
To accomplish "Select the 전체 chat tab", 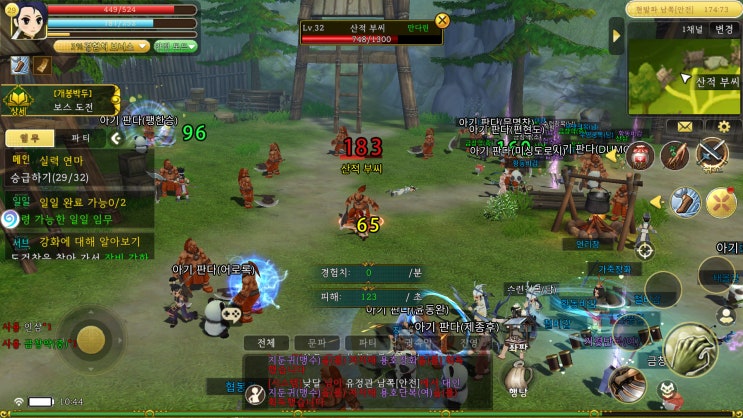I will coord(265,342).
